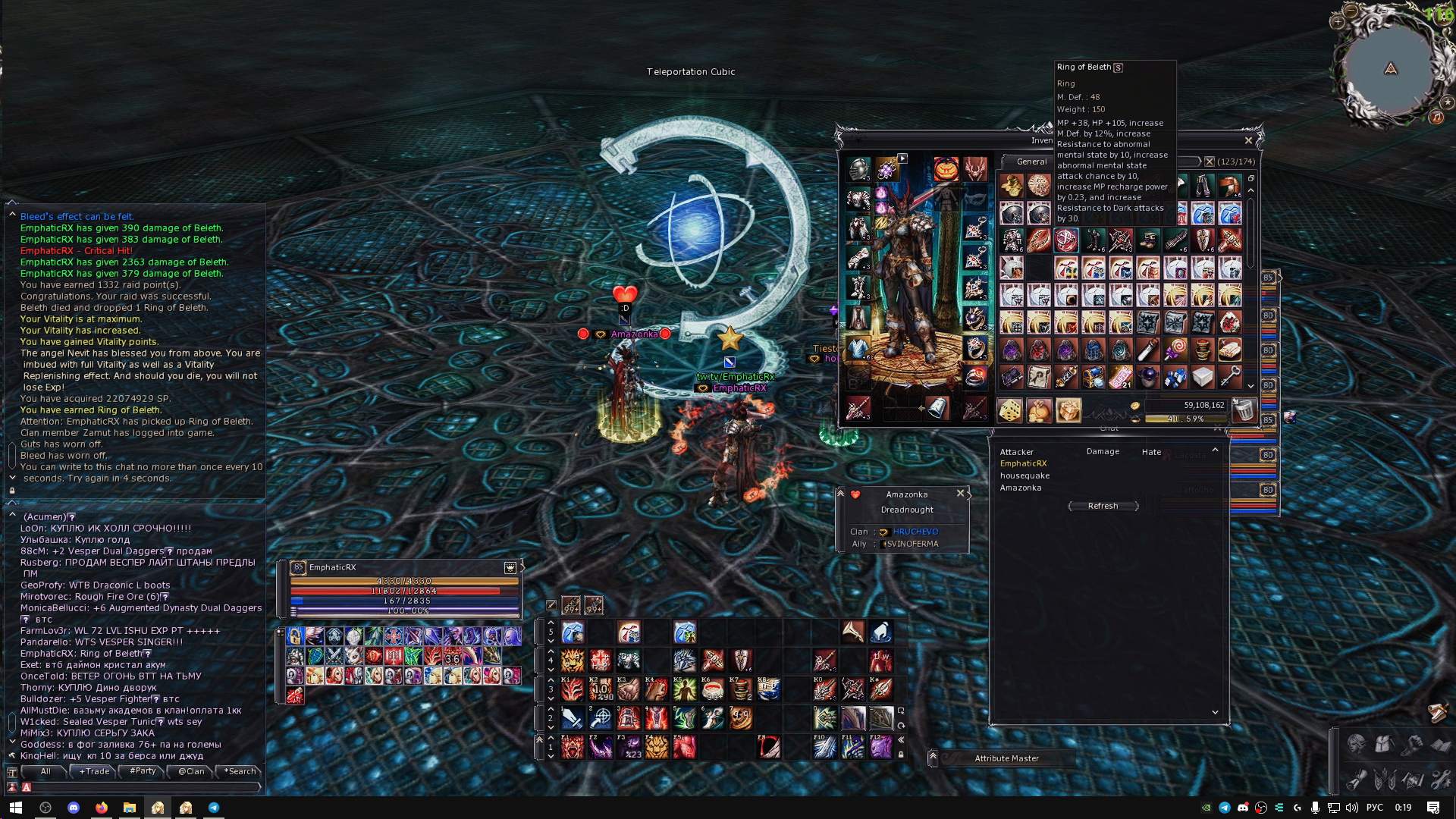Switch to the General inventory tab

click(x=1031, y=162)
